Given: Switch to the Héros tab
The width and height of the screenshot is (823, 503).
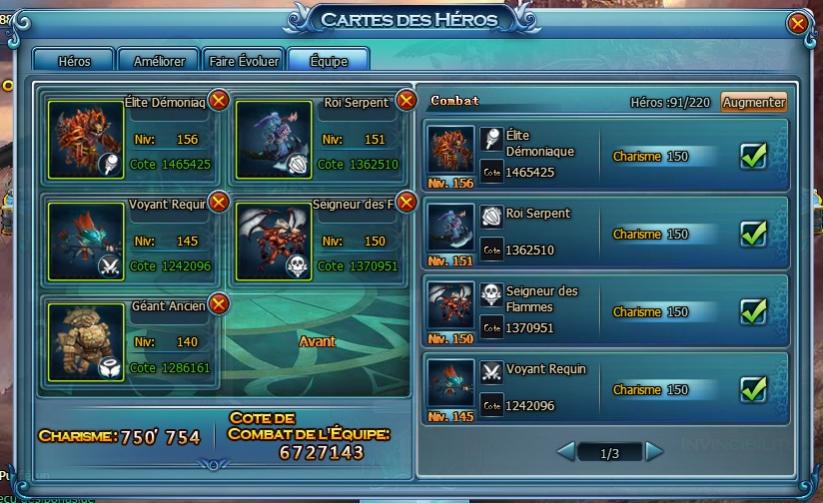Looking at the screenshot, I should (x=74, y=61).
